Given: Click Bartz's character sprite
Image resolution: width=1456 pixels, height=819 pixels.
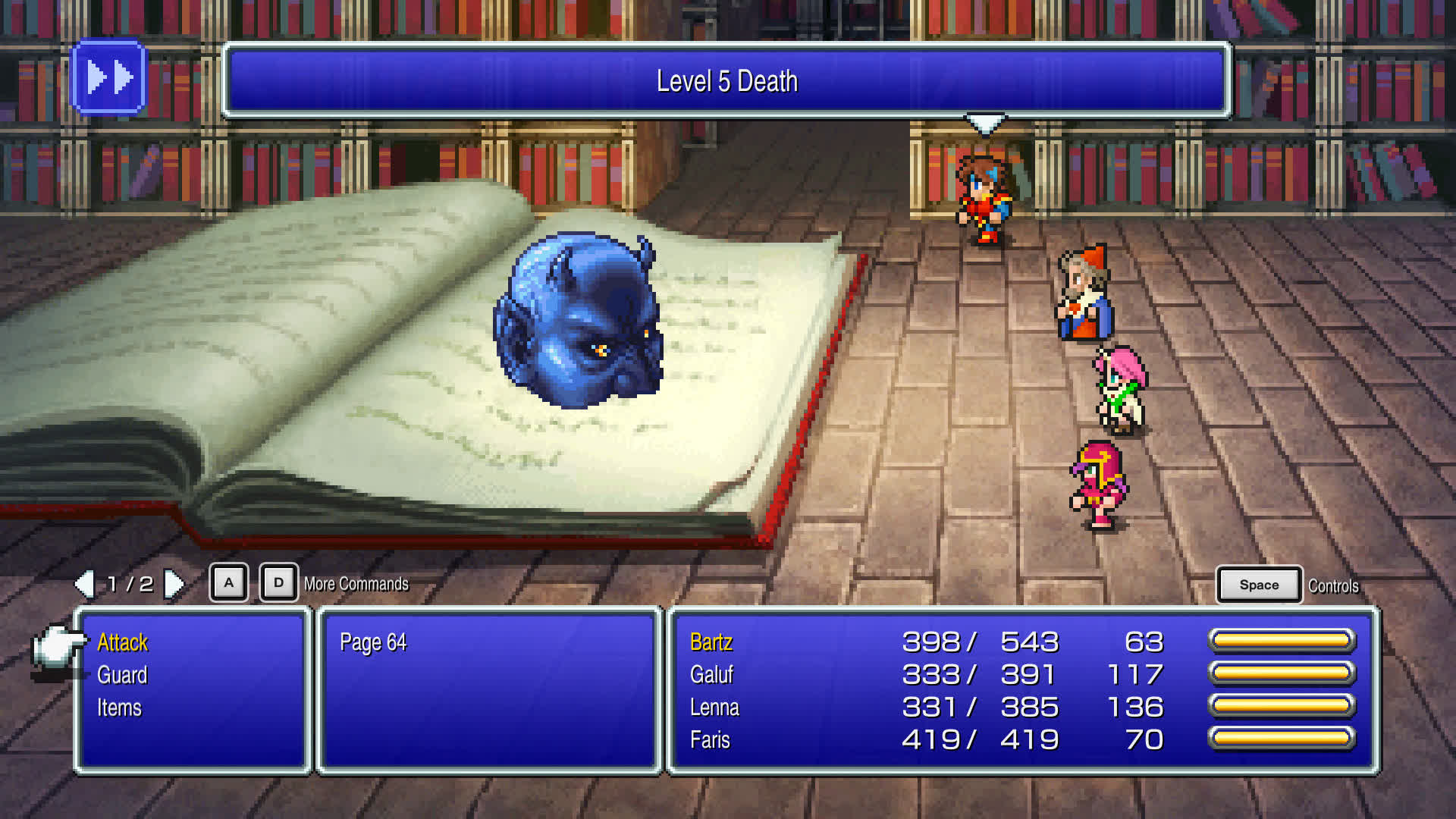Looking at the screenshot, I should (x=984, y=197).
